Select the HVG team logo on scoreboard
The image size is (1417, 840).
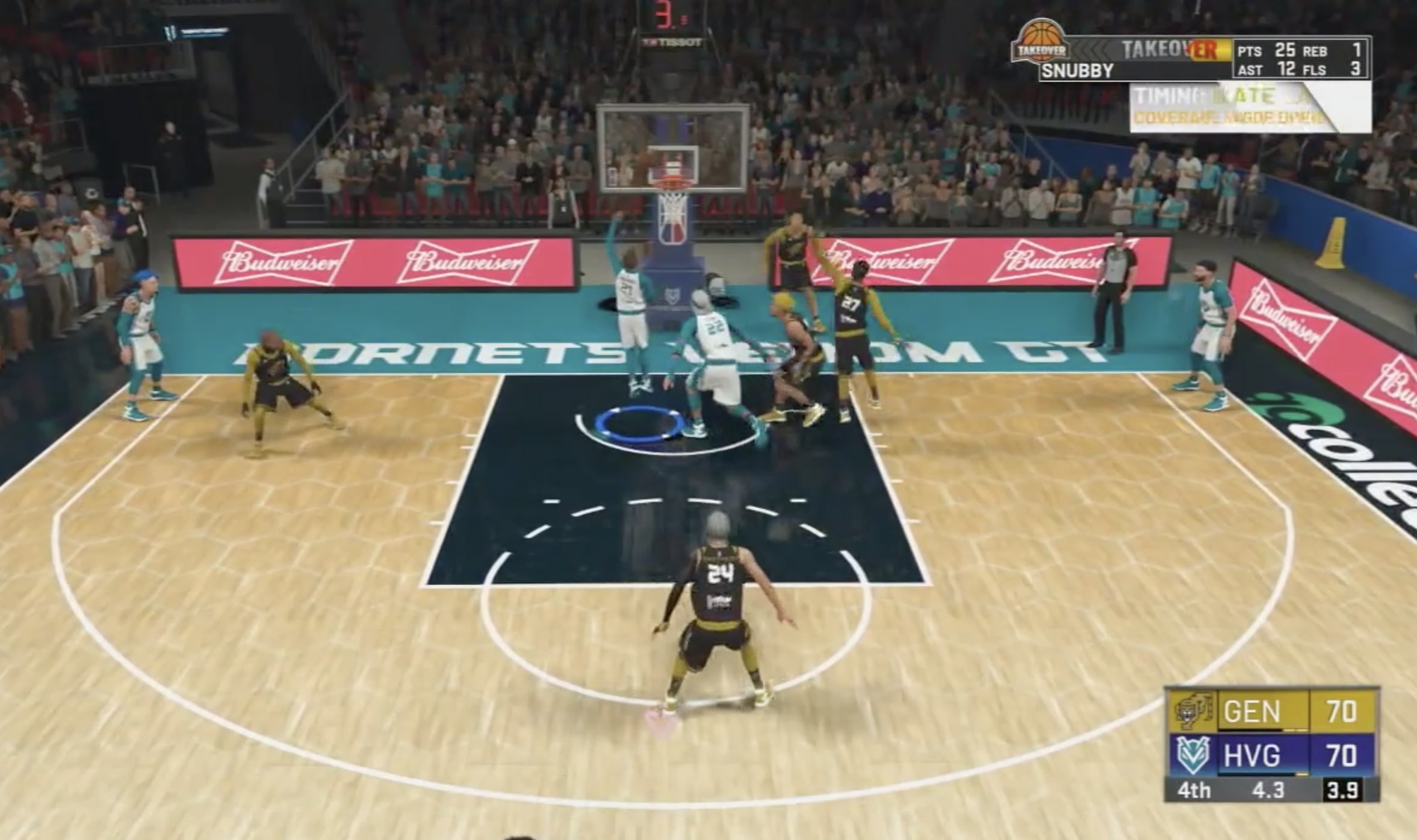pos(1194,756)
